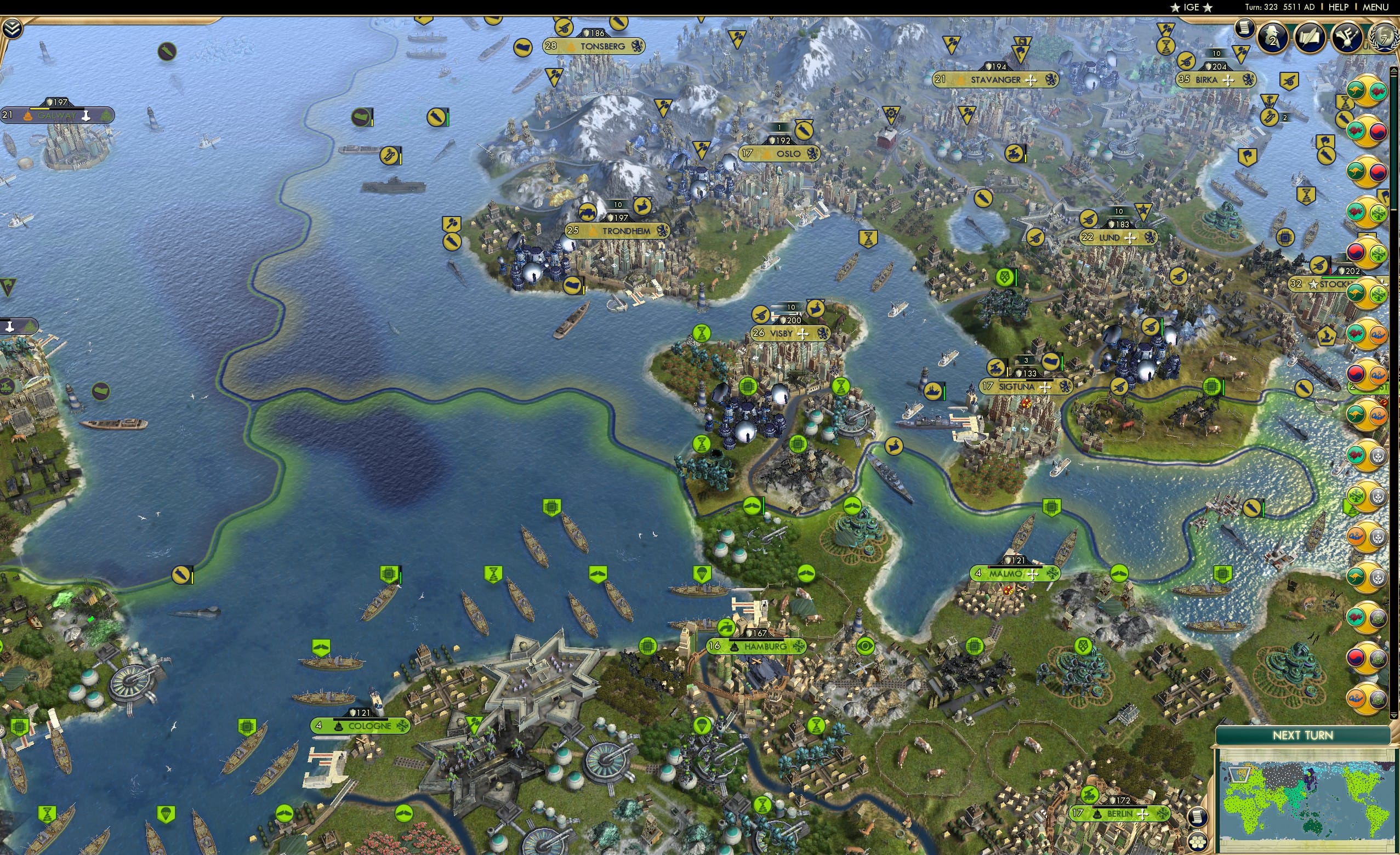Screen dimensions: 1400x855
Task: Open the notification log scroll icon
Action: [1244, 29]
